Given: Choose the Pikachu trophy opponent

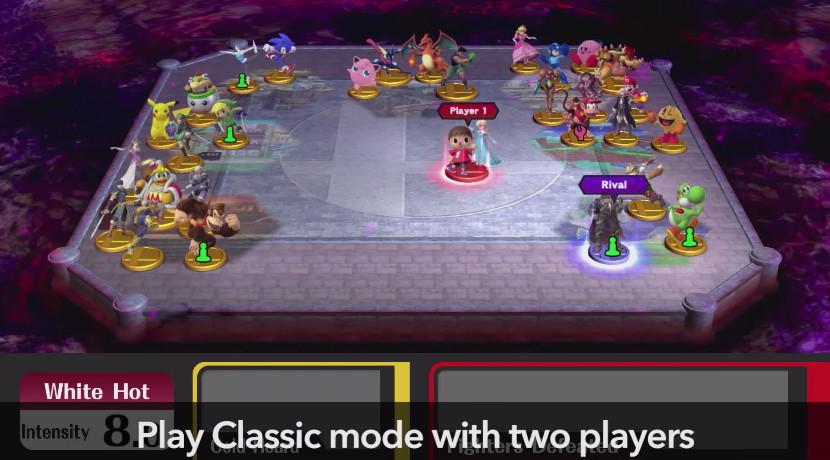Looking at the screenshot, I should pos(161,119).
